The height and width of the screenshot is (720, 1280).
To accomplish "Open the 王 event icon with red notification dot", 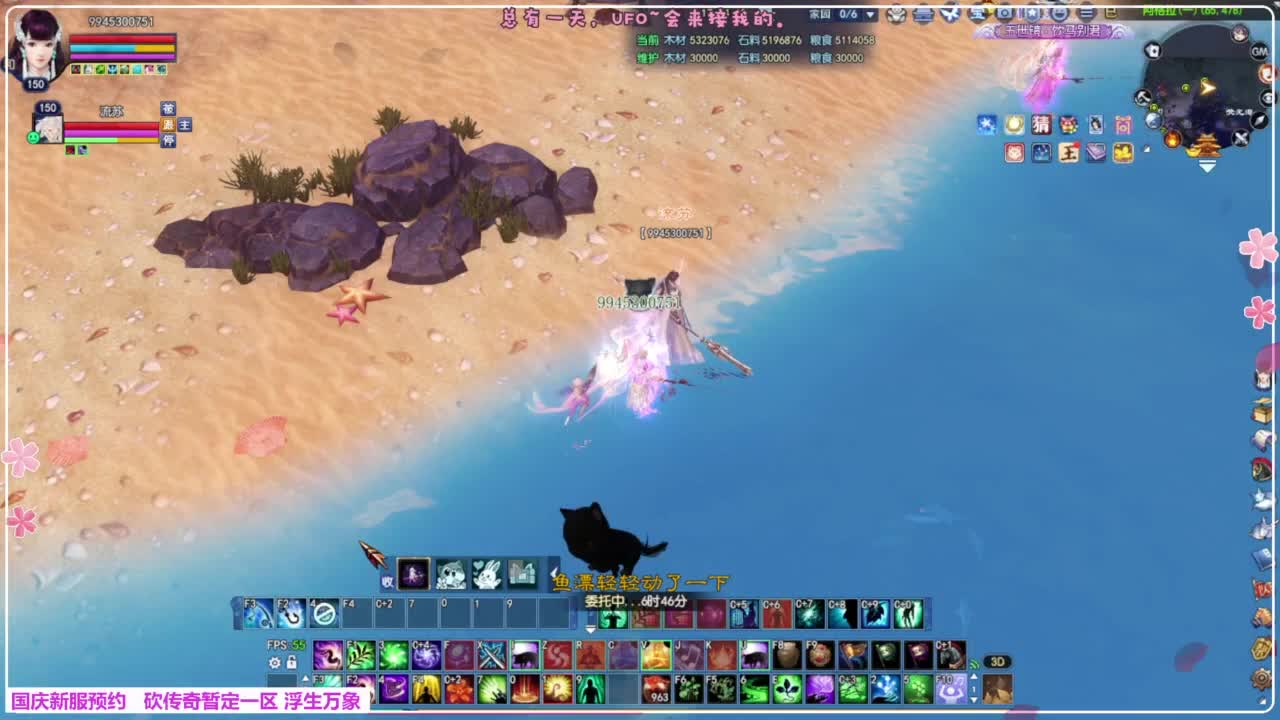I will 1069,153.
